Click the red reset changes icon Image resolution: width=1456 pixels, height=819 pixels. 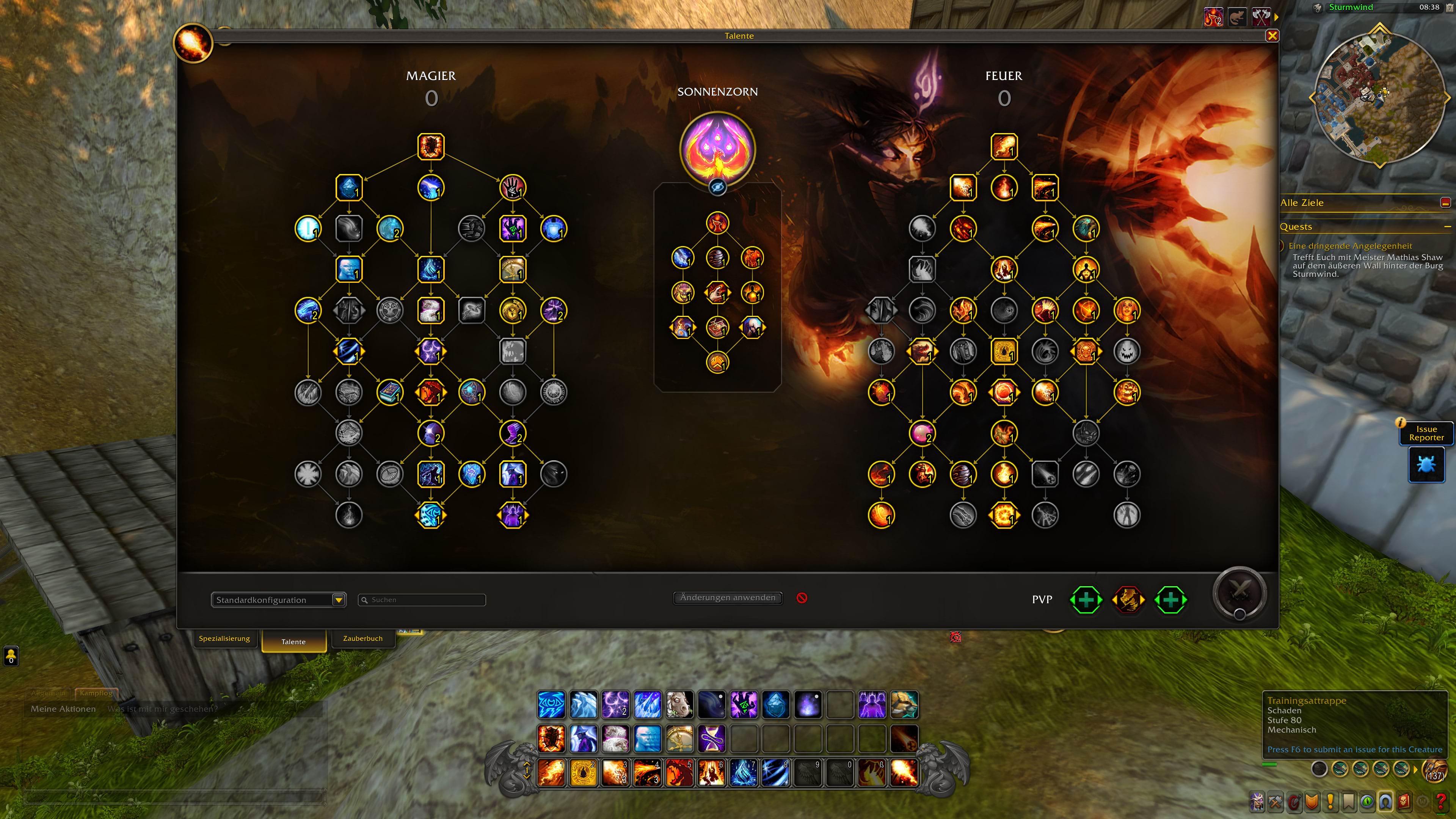tap(802, 598)
